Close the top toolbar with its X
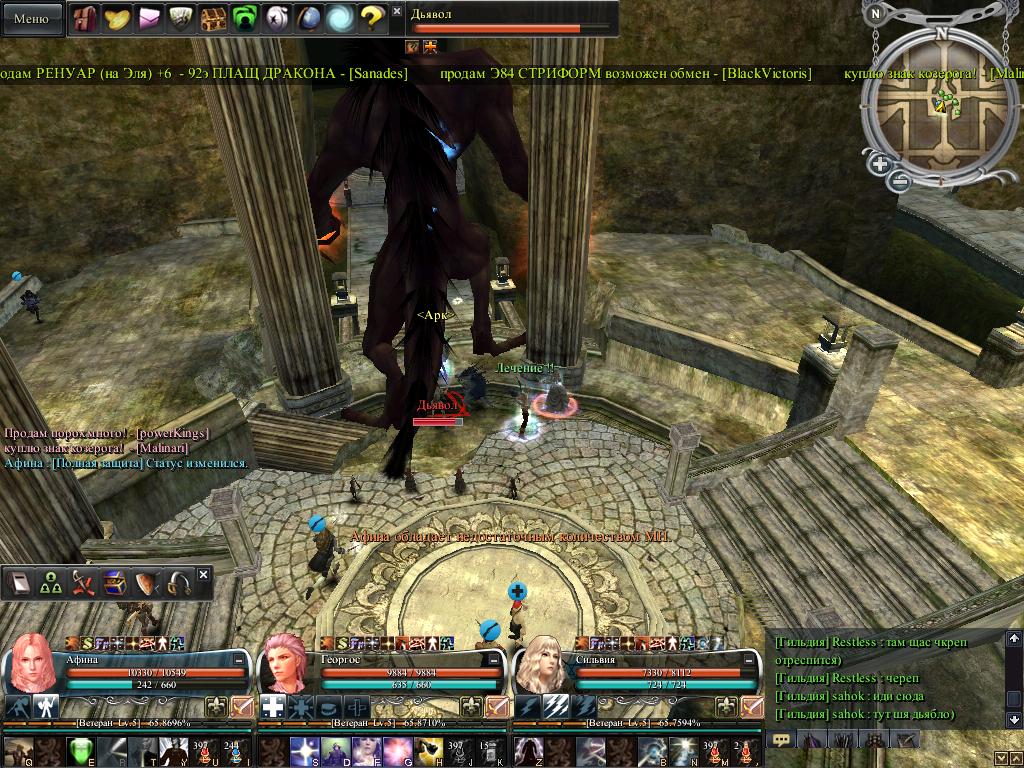This screenshot has width=1024, height=768. click(x=397, y=12)
